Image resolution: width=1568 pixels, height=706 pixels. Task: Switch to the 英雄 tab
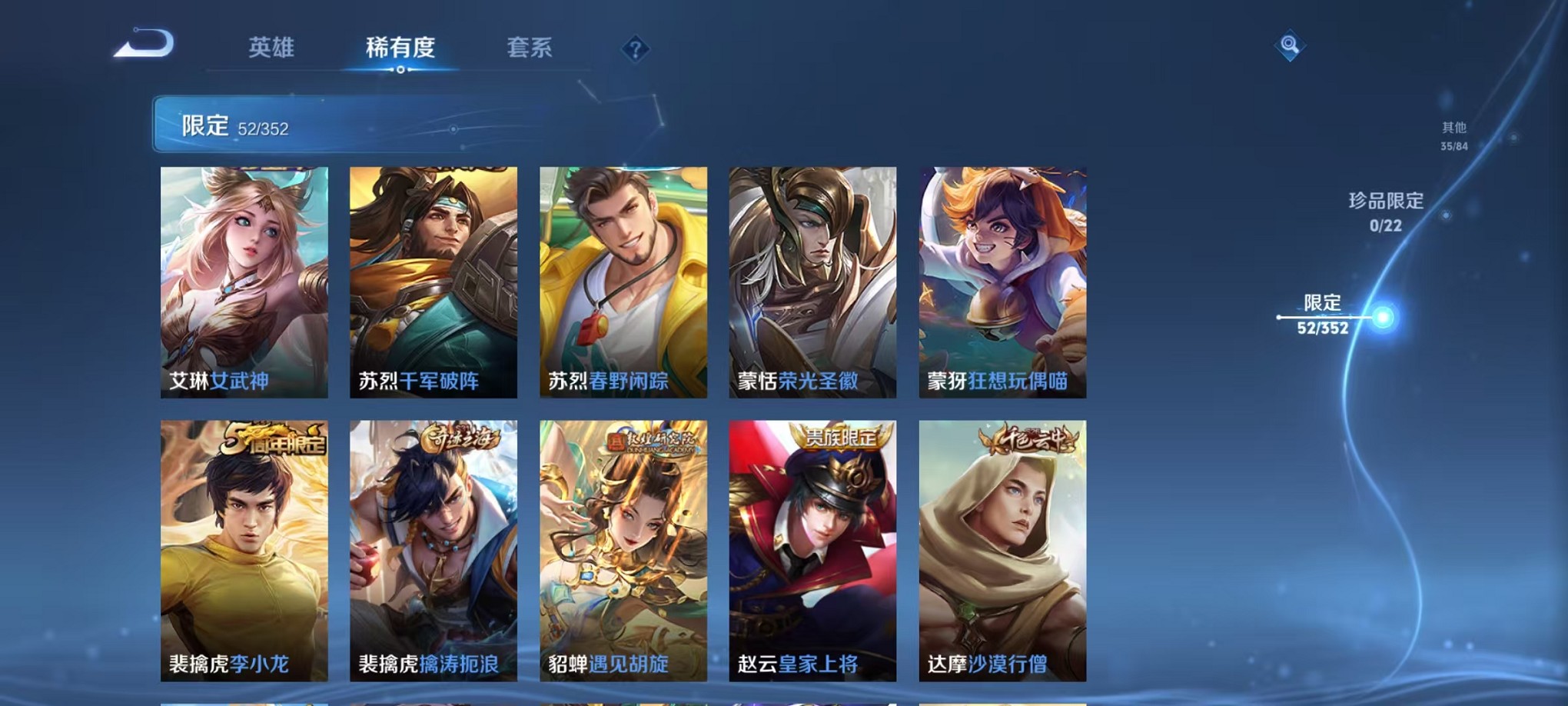[273, 46]
